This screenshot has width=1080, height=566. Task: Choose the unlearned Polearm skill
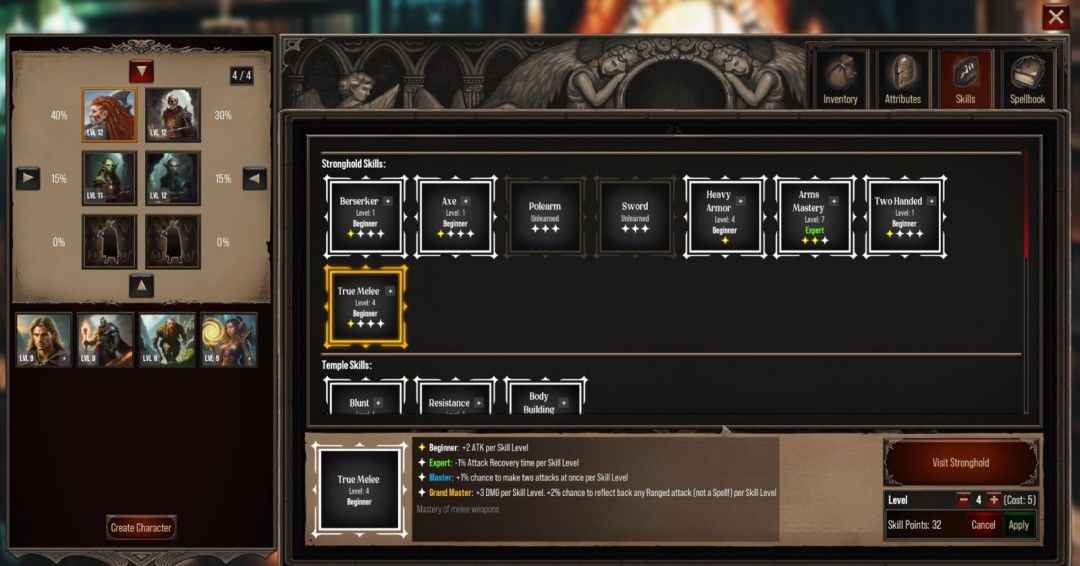pyautogui.click(x=545, y=216)
